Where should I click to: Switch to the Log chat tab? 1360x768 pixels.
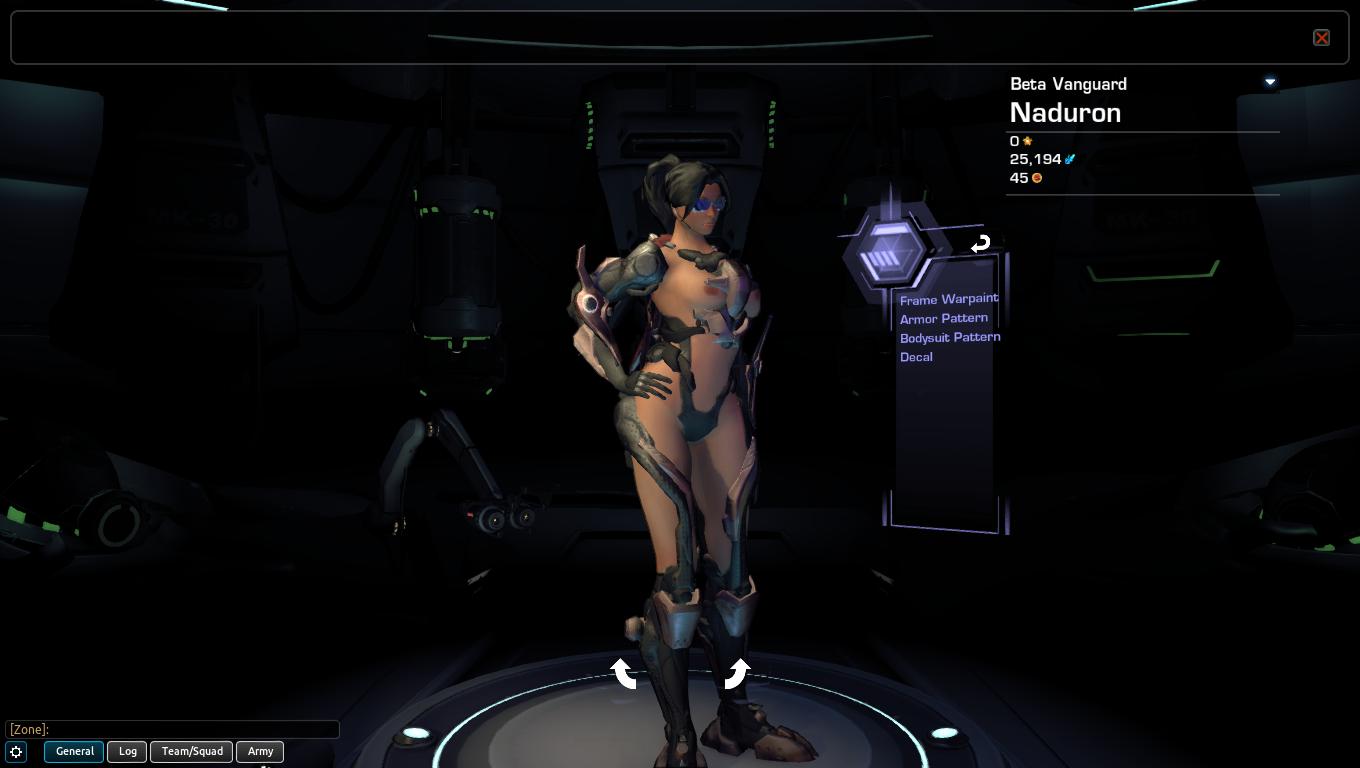point(128,751)
